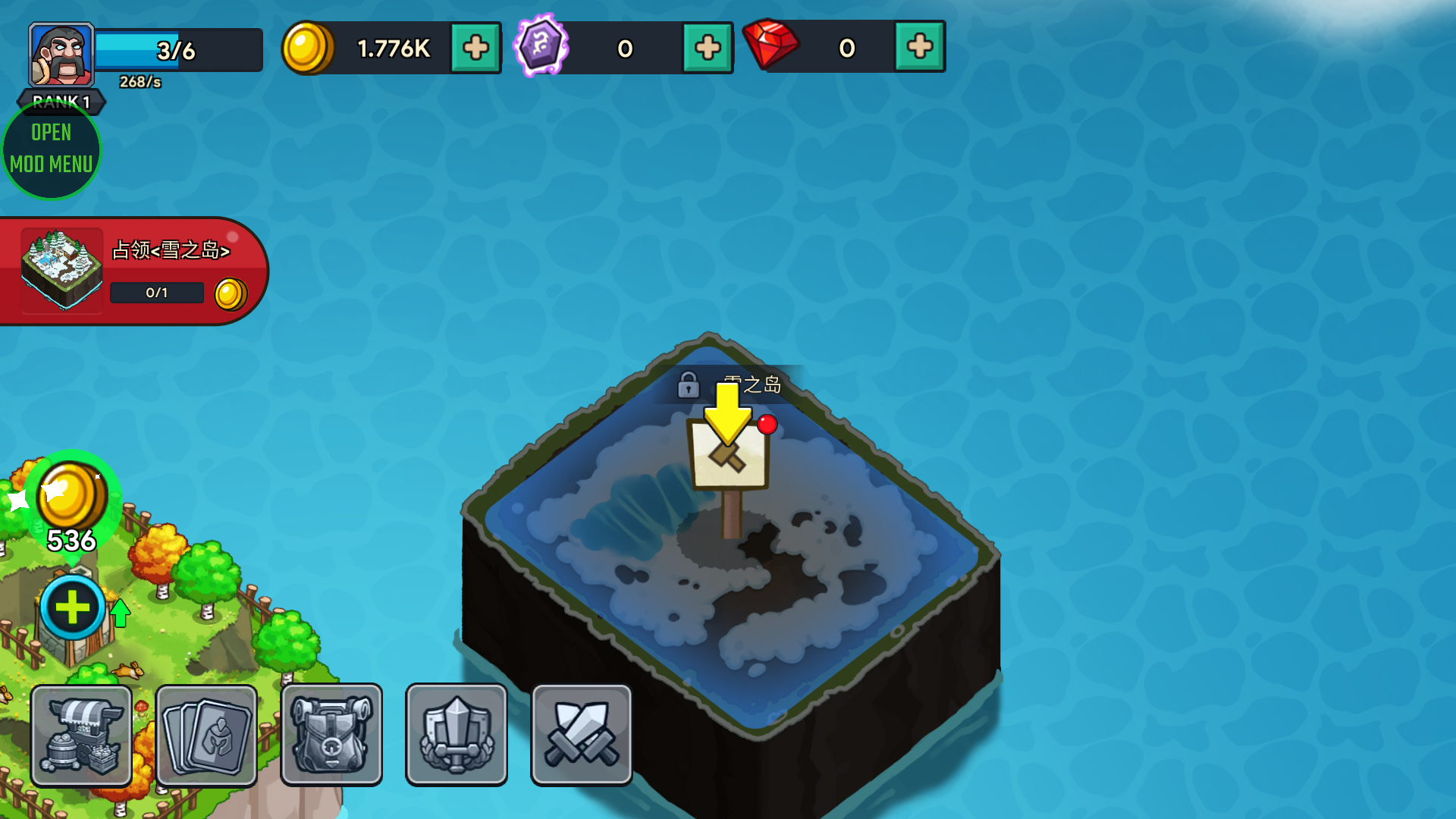Add red gems with plus button
Image resolution: width=1456 pixels, height=819 pixels.
(919, 47)
